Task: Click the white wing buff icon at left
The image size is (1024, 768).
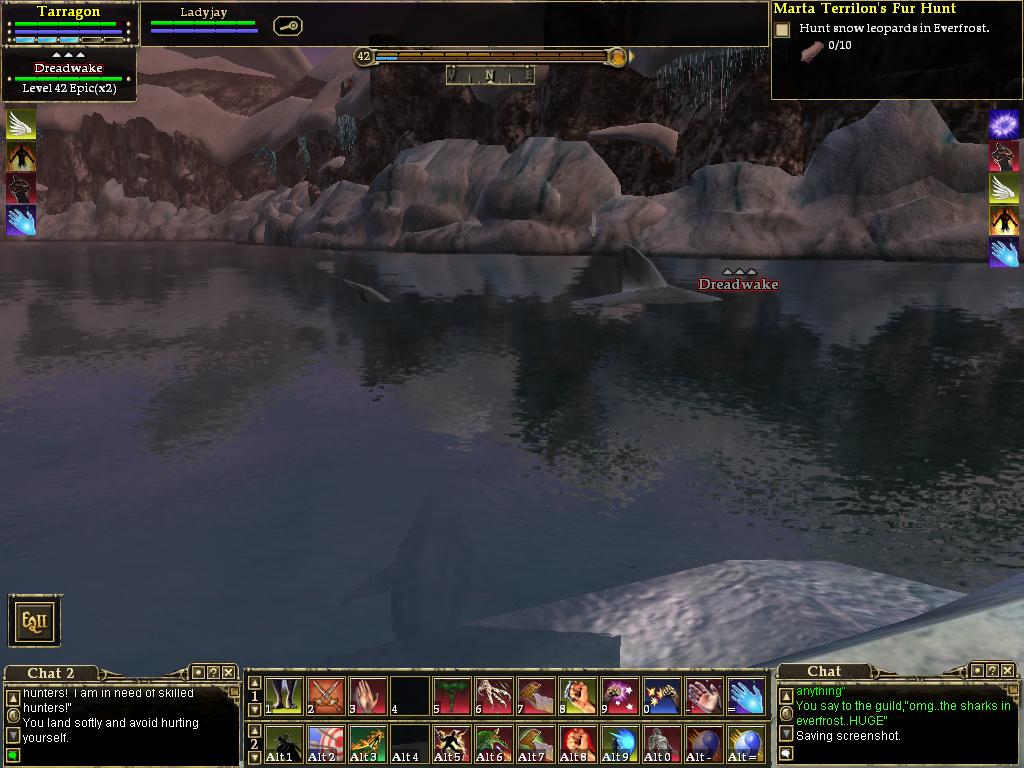Action: pos(21,124)
